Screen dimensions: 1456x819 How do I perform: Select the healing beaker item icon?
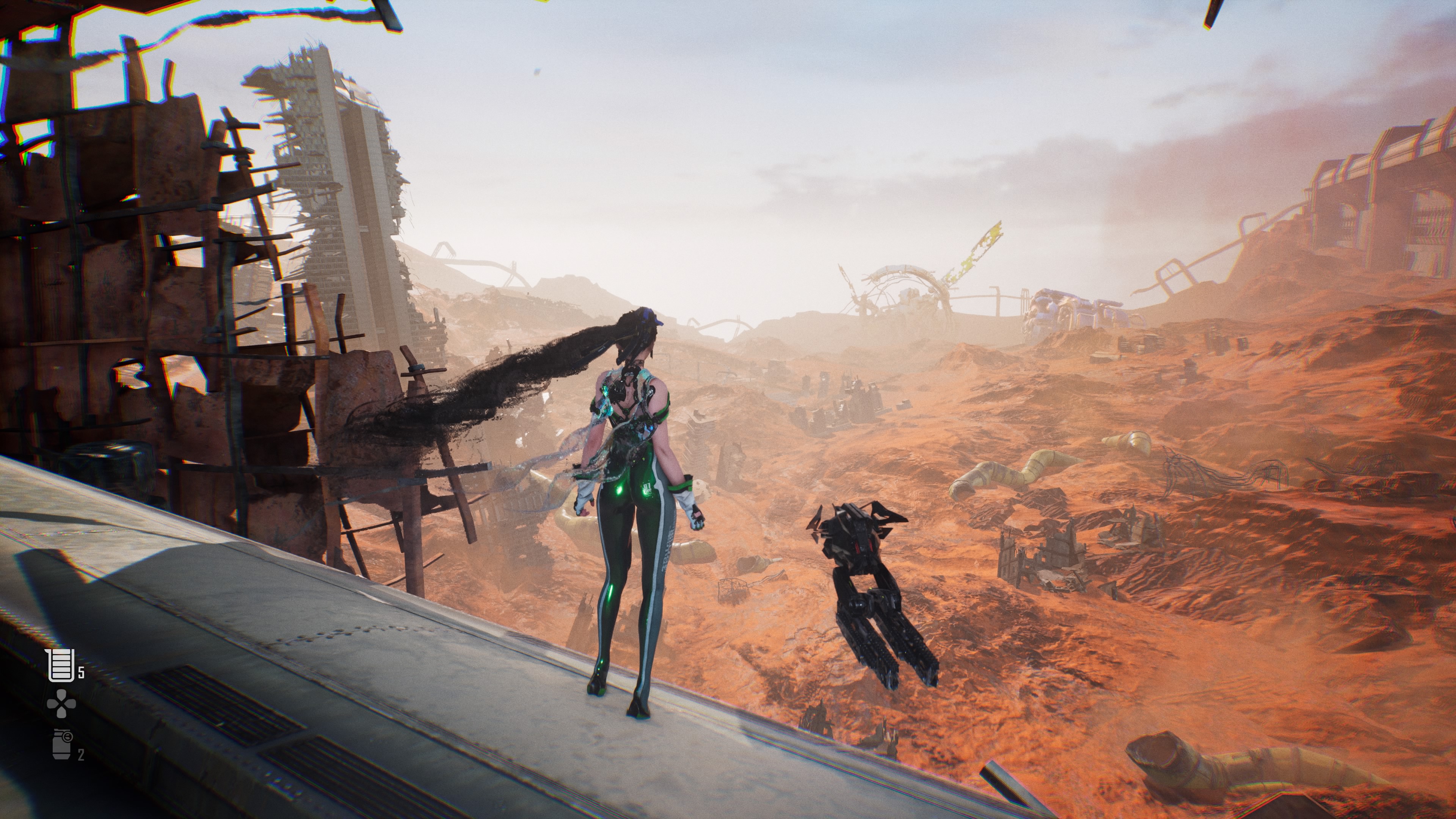pos(61,665)
